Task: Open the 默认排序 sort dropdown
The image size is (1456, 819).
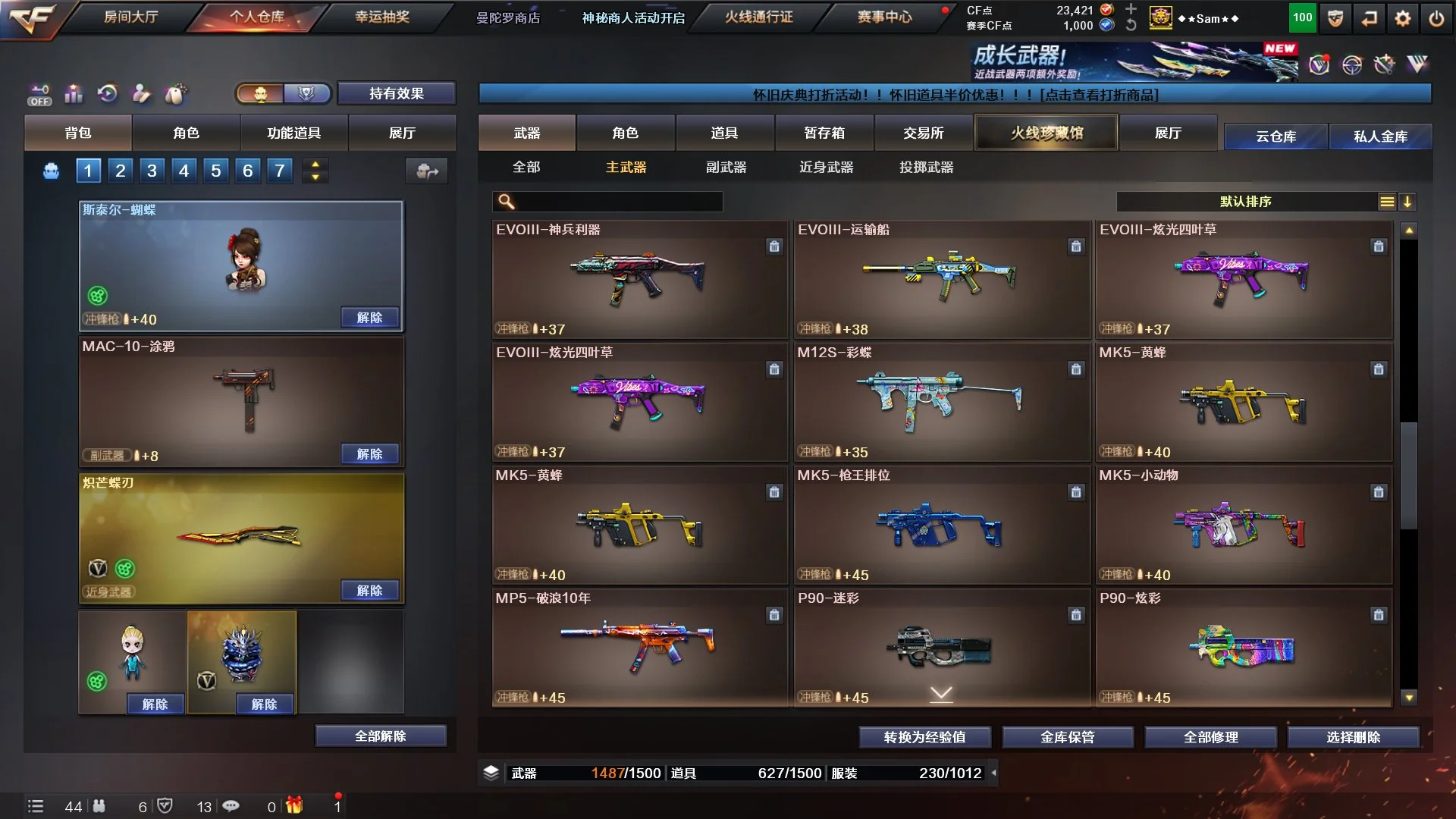Action: click(x=1246, y=201)
